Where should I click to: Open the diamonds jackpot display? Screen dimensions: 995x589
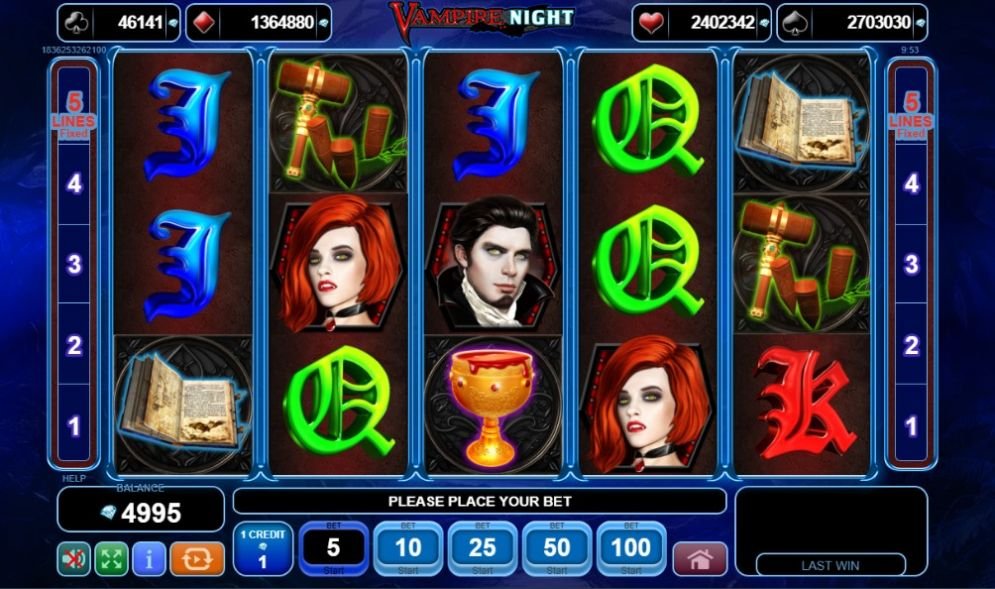pyautogui.click(x=258, y=22)
